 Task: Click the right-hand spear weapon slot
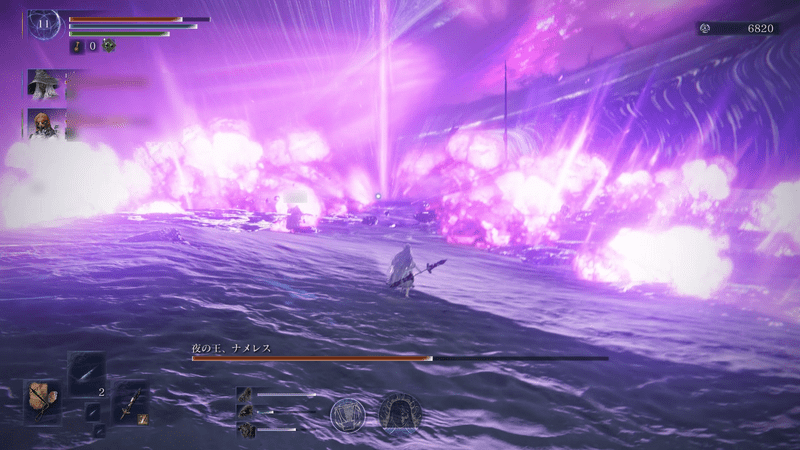coord(132,402)
